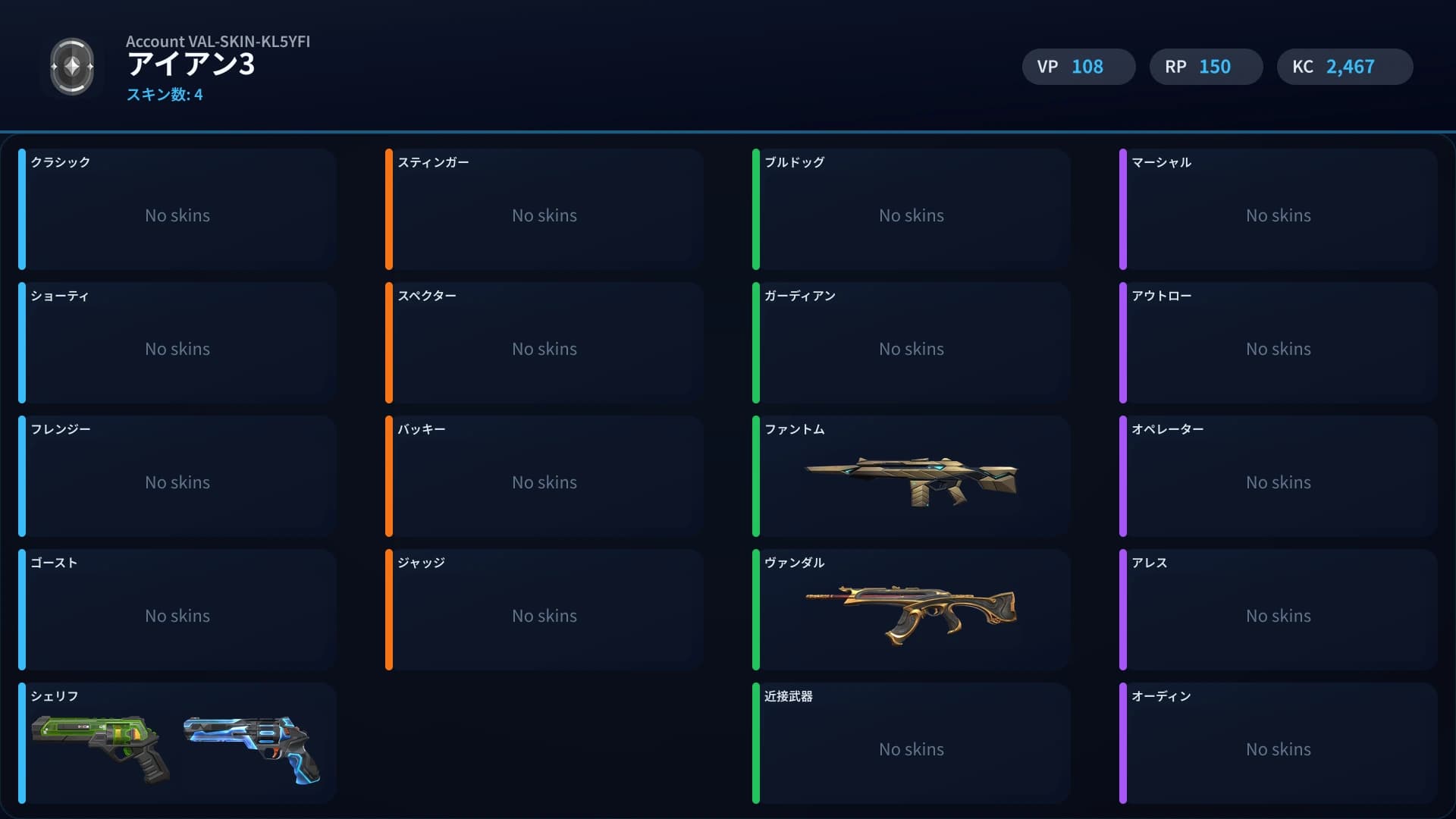The image size is (1456, 819).
Task: Click the orange bar on バッキー card
Action: pos(389,476)
